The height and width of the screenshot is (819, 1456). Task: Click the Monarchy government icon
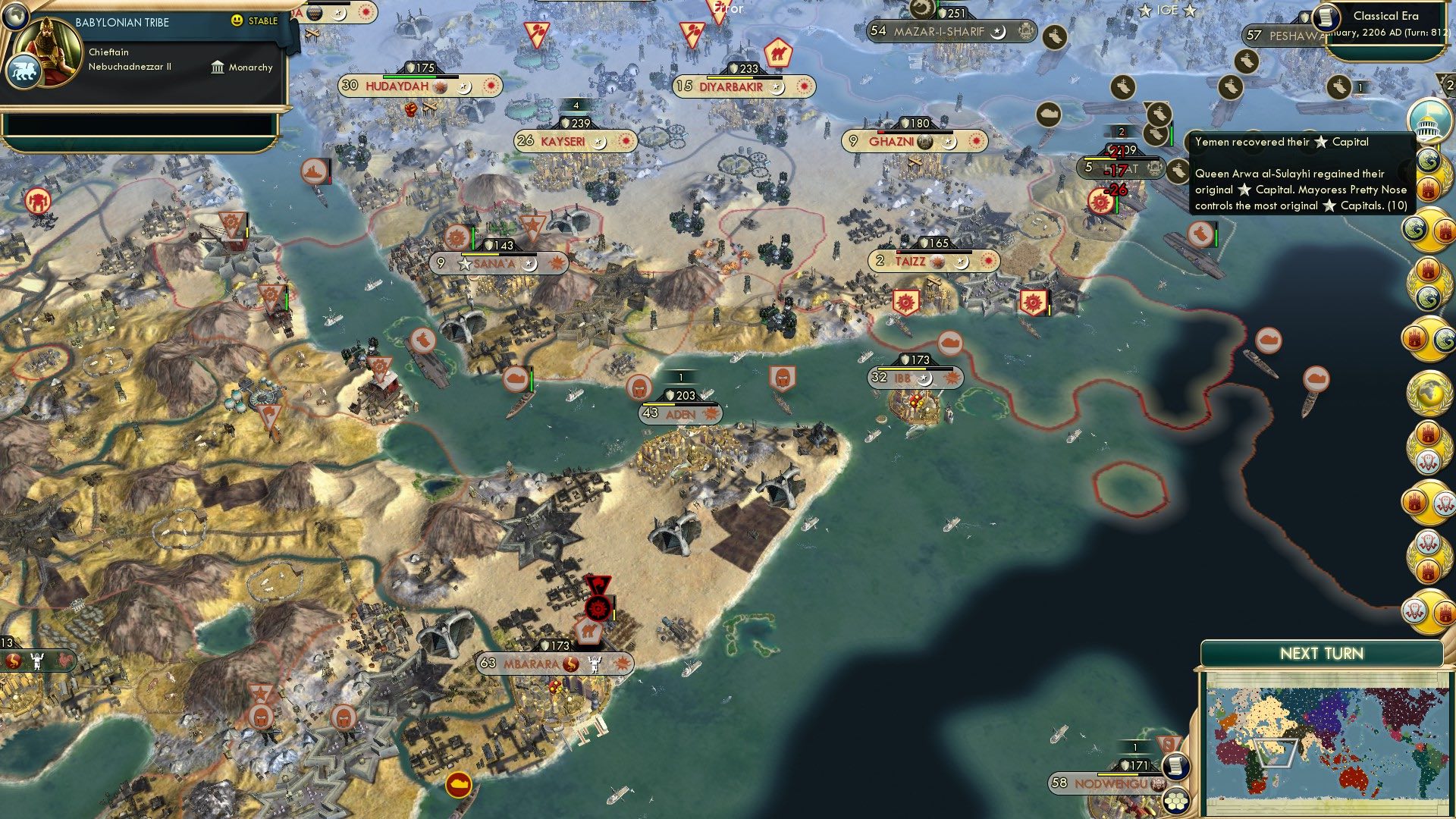(x=216, y=67)
